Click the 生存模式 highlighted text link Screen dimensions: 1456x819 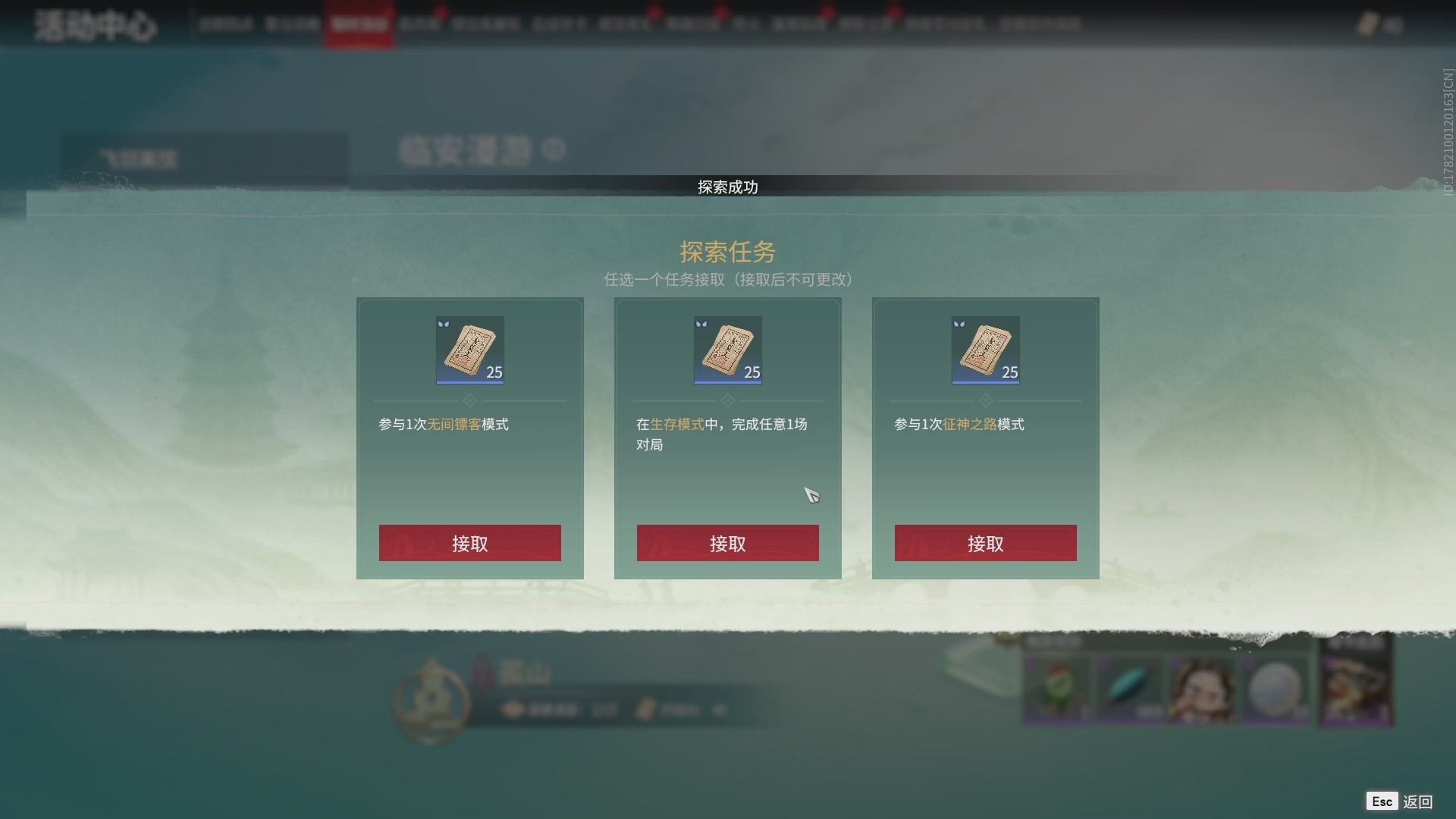pos(677,425)
